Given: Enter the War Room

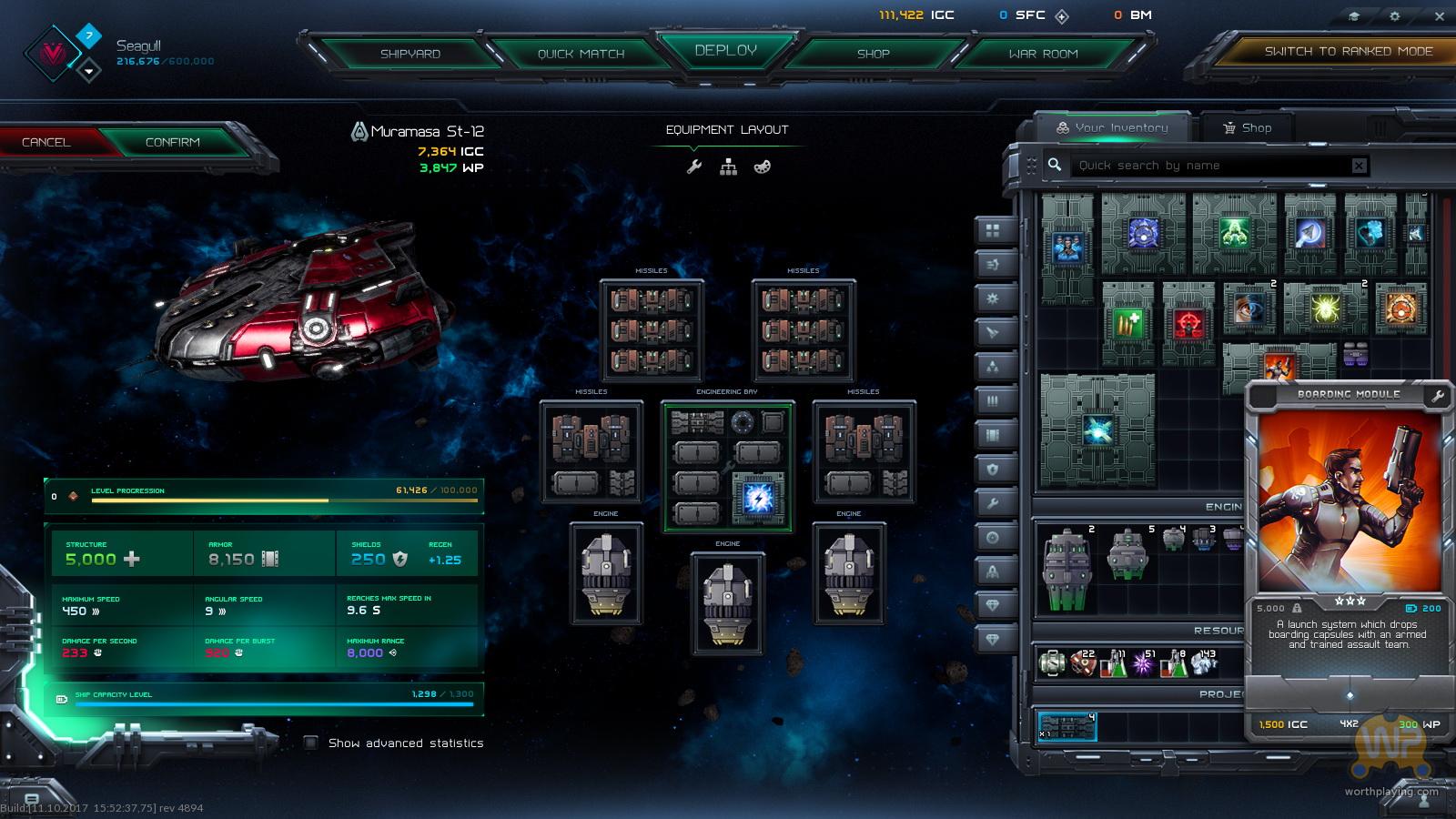Looking at the screenshot, I should (1043, 54).
